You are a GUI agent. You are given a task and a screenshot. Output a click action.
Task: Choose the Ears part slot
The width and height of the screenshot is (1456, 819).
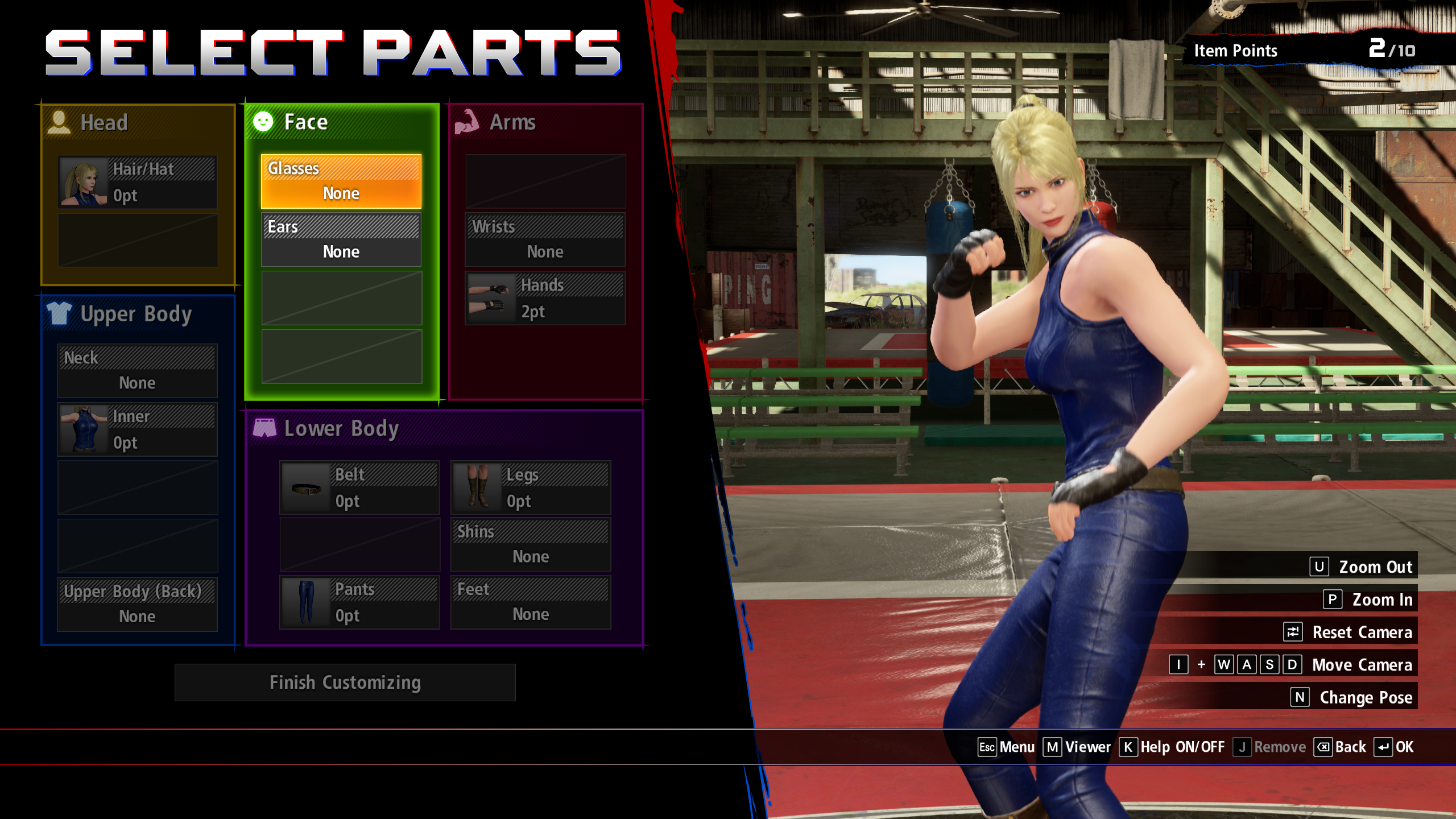point(341,239)
